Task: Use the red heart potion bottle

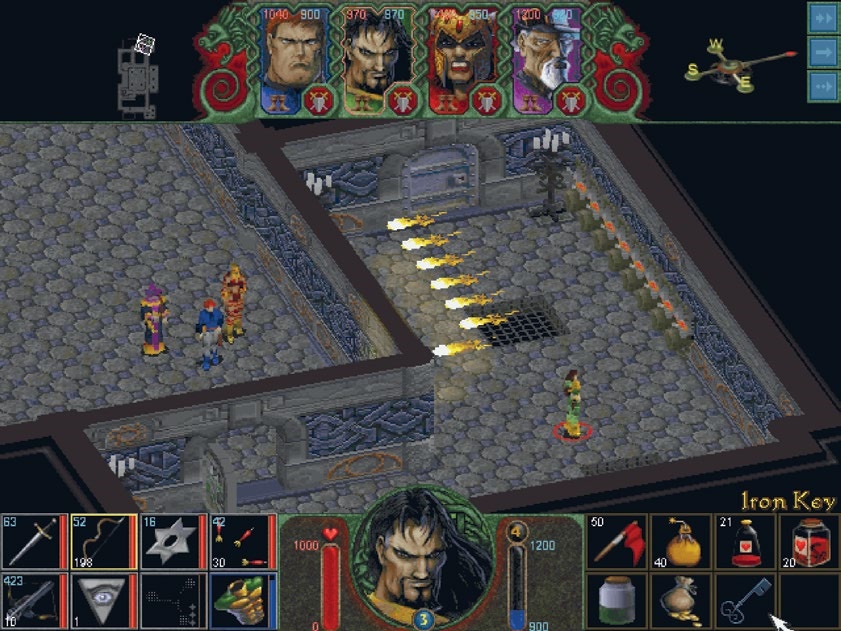Action: [x=744, y=541]
